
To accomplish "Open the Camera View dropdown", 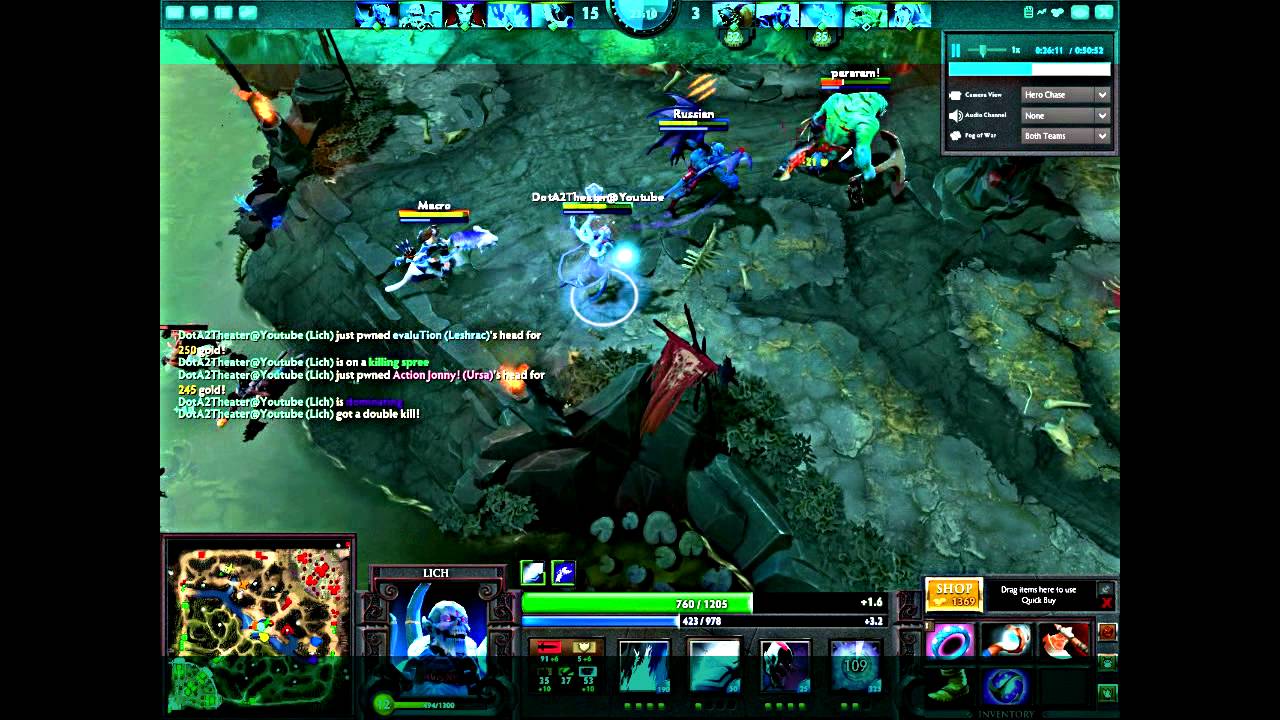I will [x=1065, y=95].
